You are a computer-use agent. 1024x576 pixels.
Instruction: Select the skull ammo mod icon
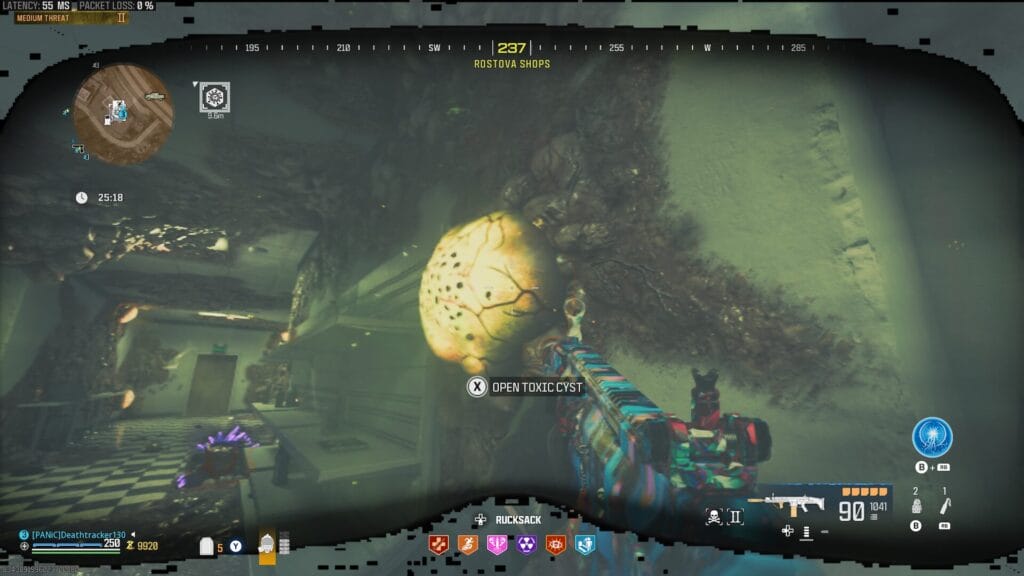click(716, 516)
